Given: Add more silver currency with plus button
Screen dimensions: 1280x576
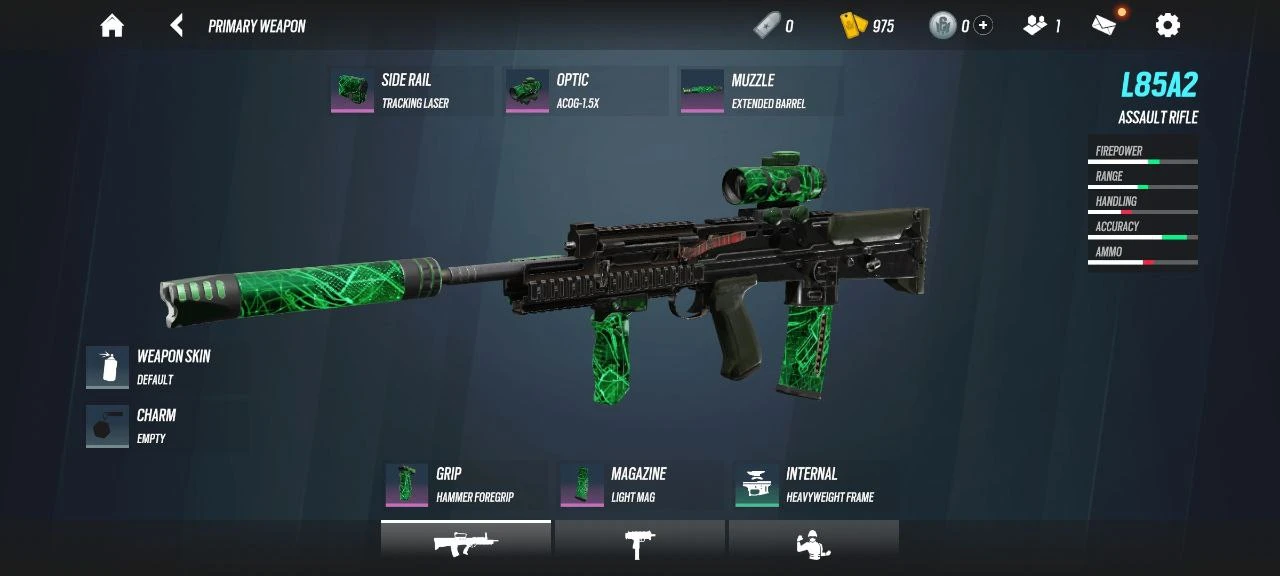Looking at the screenshot, I should pyautogui.click(x=984, y=26).
